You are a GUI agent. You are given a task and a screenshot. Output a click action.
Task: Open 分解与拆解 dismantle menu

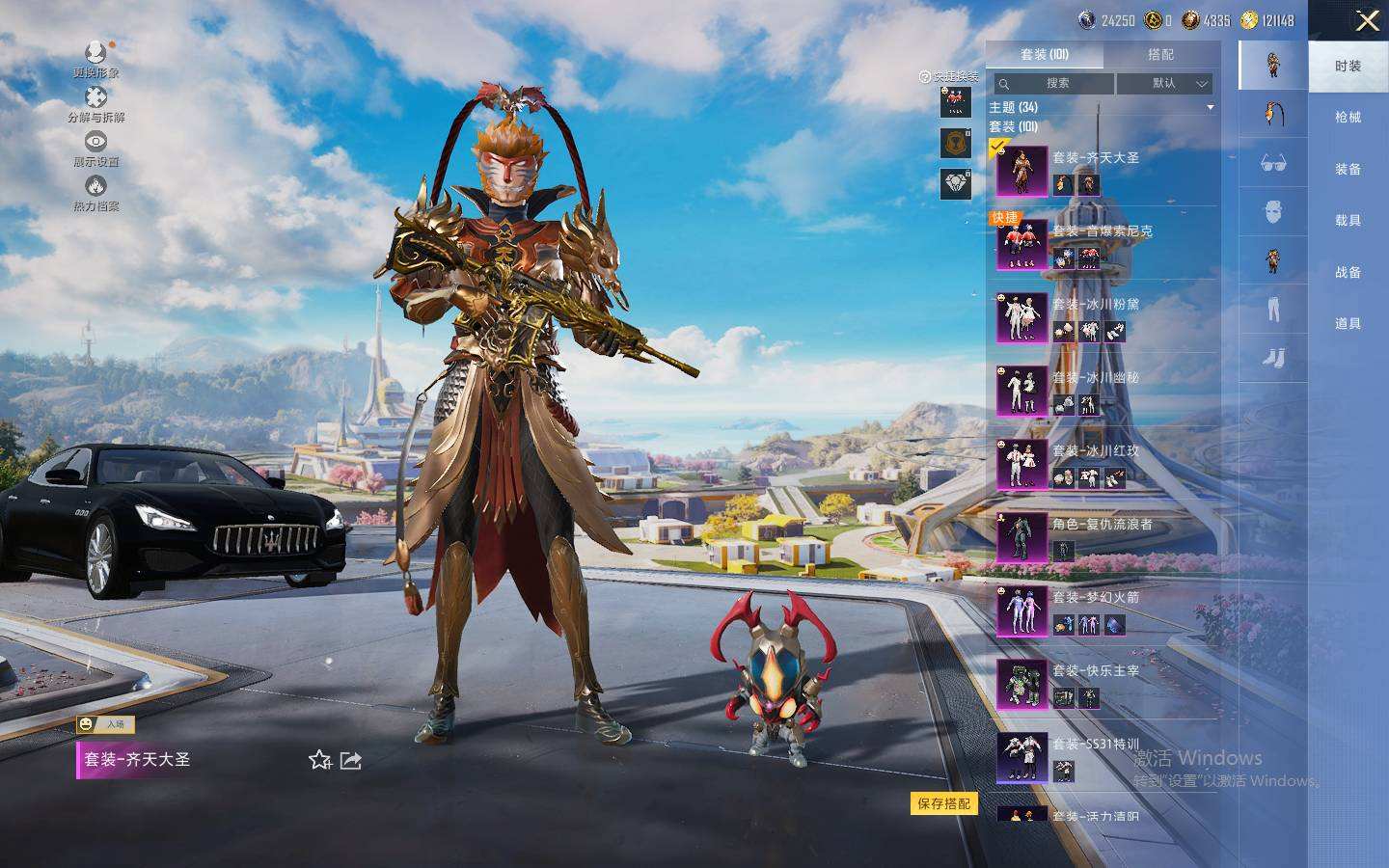tap(95, 103)
